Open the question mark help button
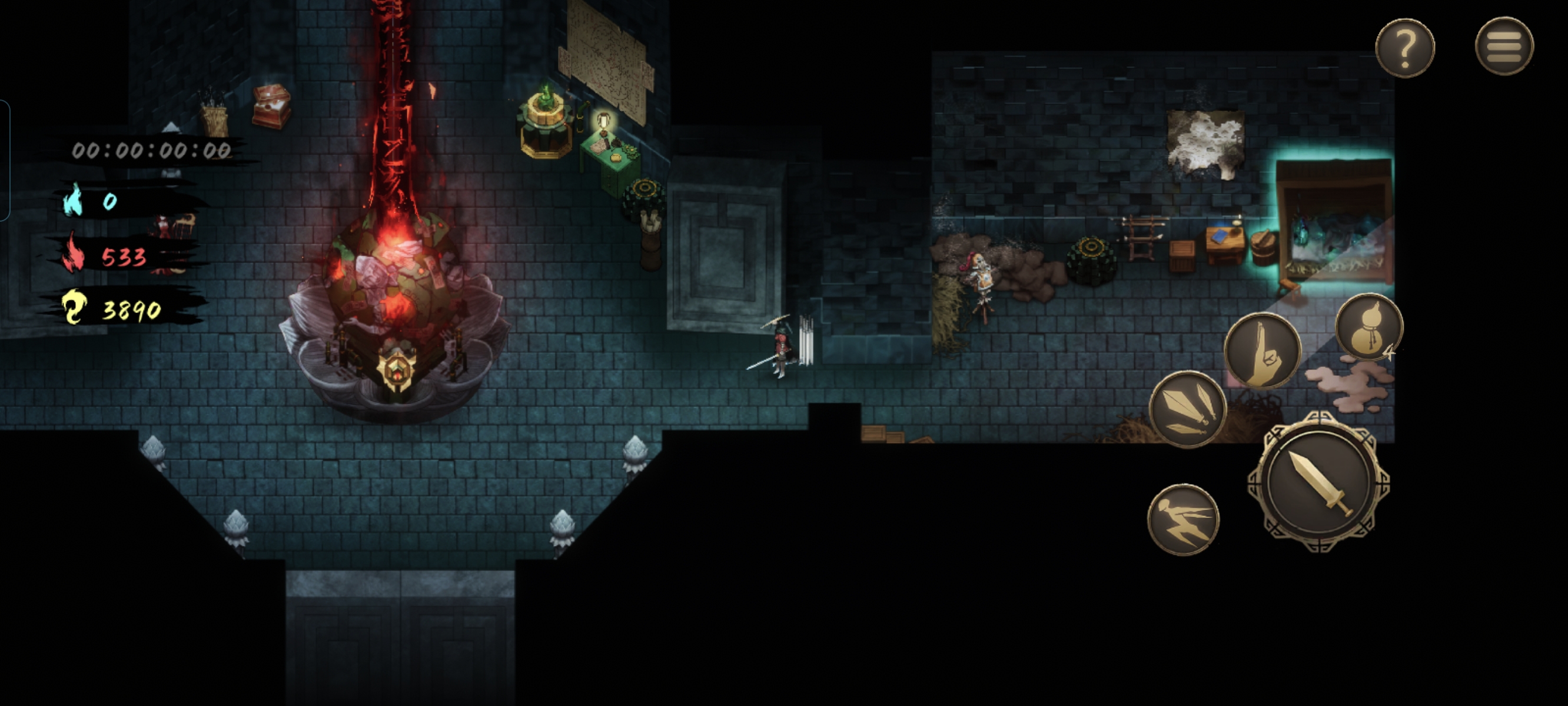 pos(1404,48)
